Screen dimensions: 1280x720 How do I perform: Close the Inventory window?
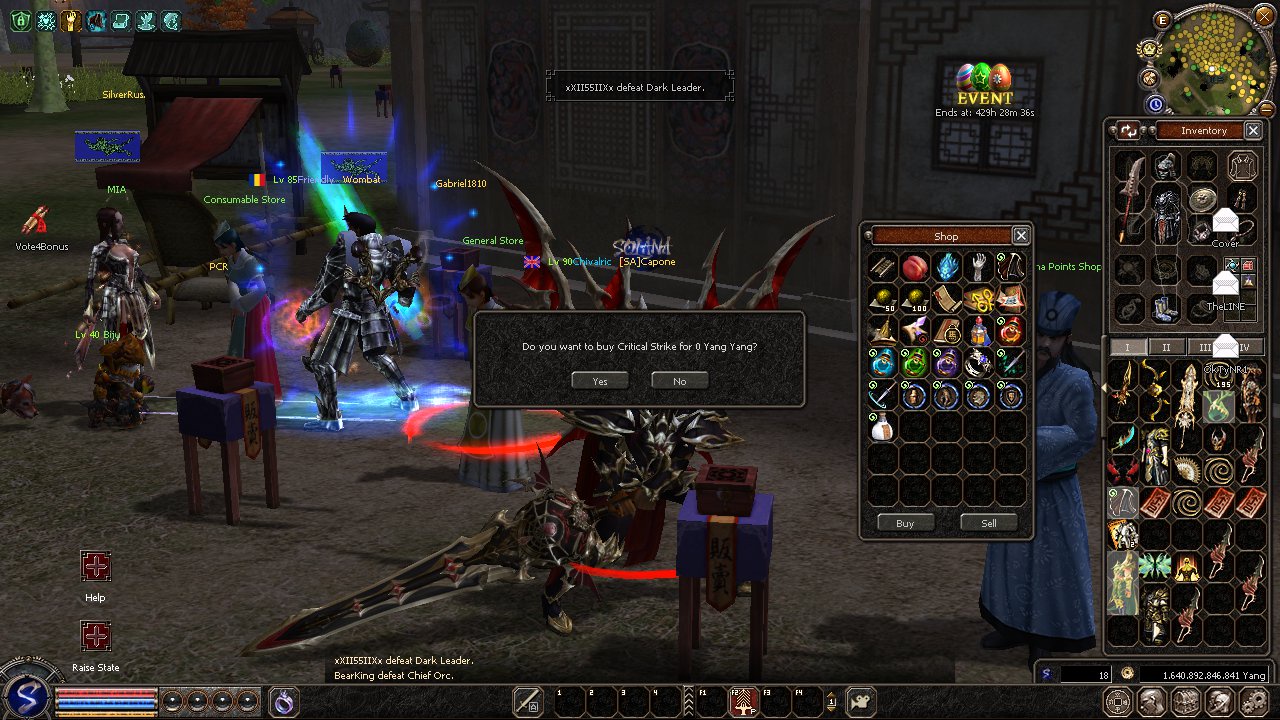1252,130
